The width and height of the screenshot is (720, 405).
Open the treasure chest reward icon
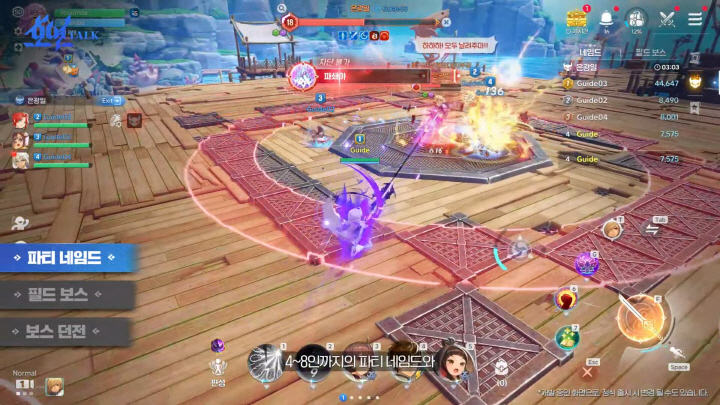[x=575, y=19]
